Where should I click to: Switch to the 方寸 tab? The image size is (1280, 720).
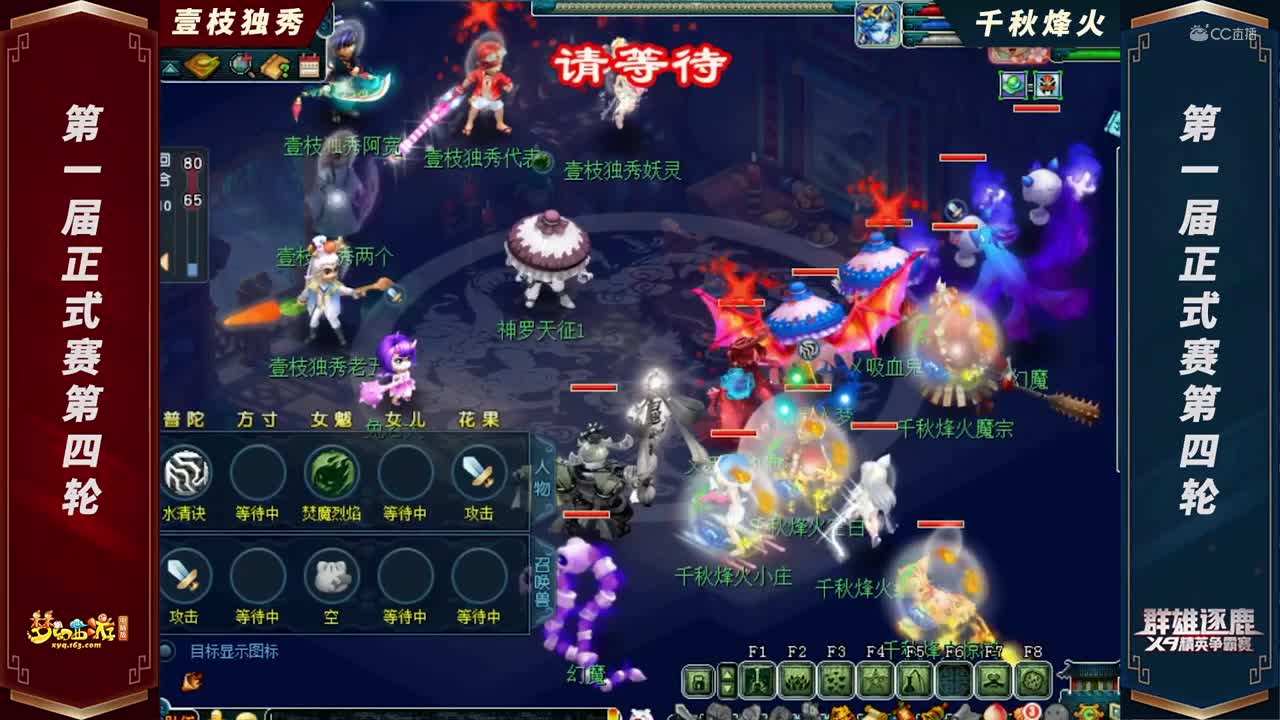coord(258,418)
